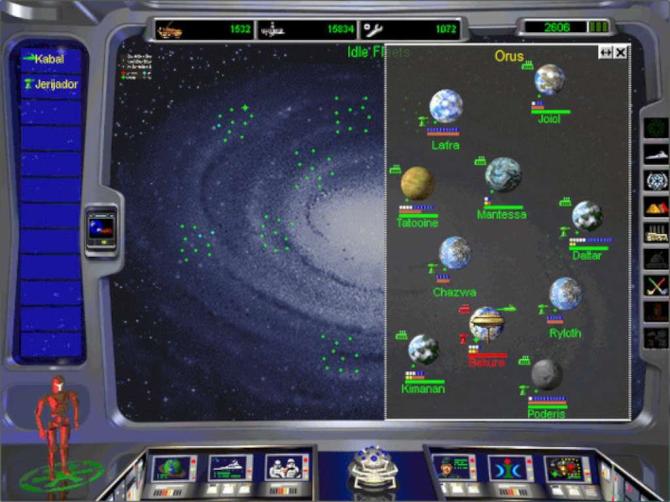Image resolution: width=670 pixels, height=502 pixels.
Task: Select the planet Latra
Action: point(446,107)
